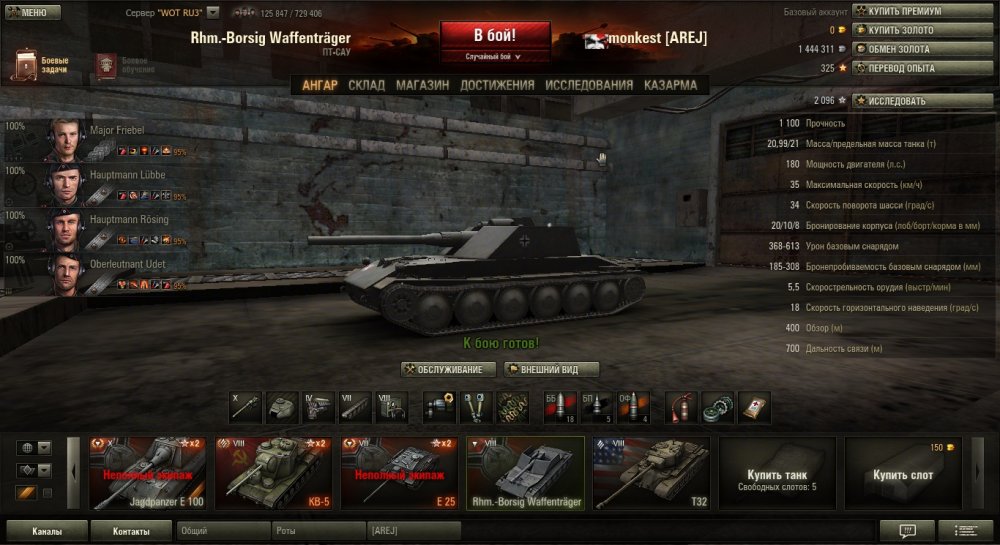The height and width of the screenshot is (545, 1000).
Task: Switch to the Склад tab
Action: pos(366,85)
